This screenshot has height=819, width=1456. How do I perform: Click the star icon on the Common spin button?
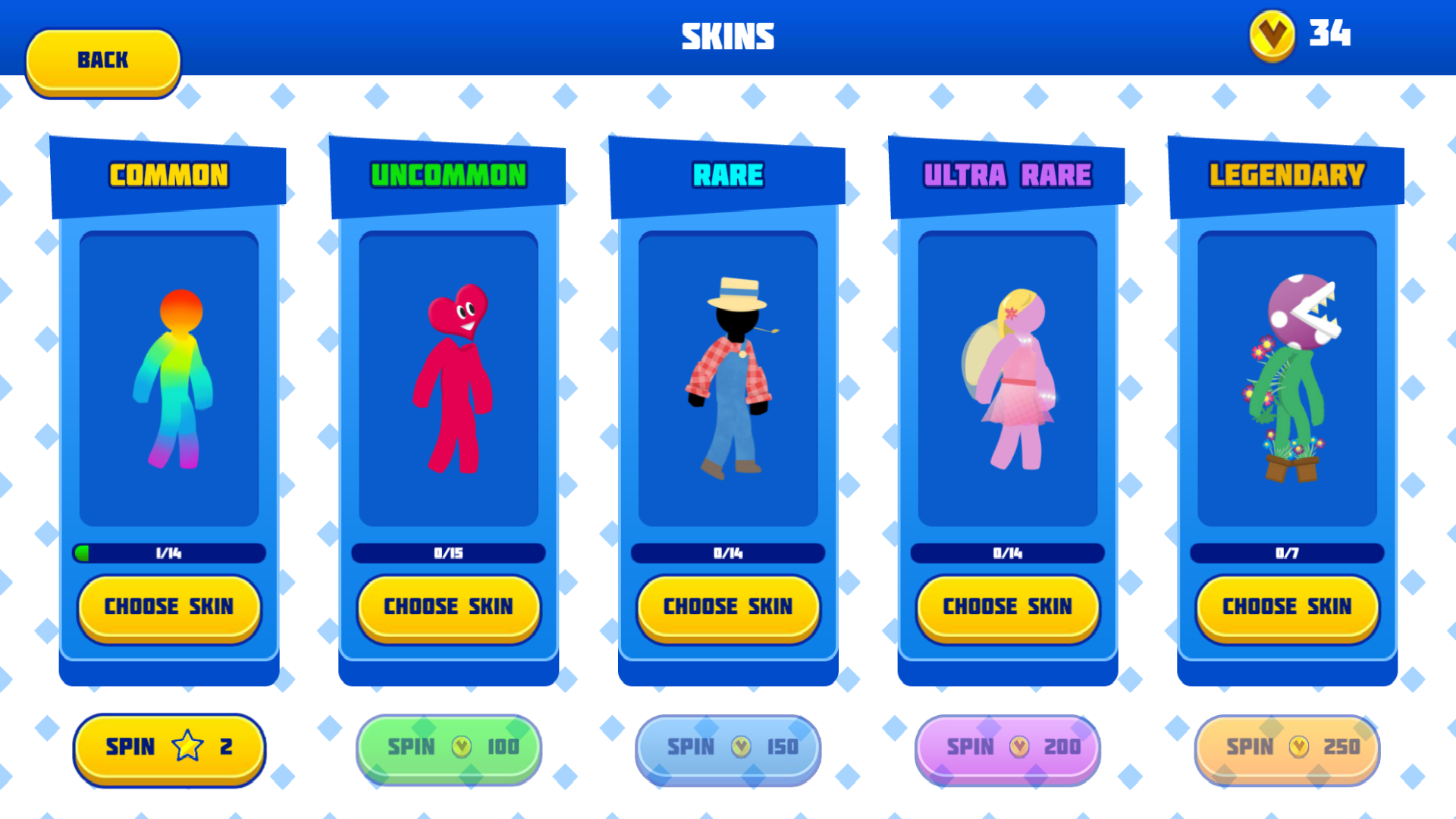[186, 747]
